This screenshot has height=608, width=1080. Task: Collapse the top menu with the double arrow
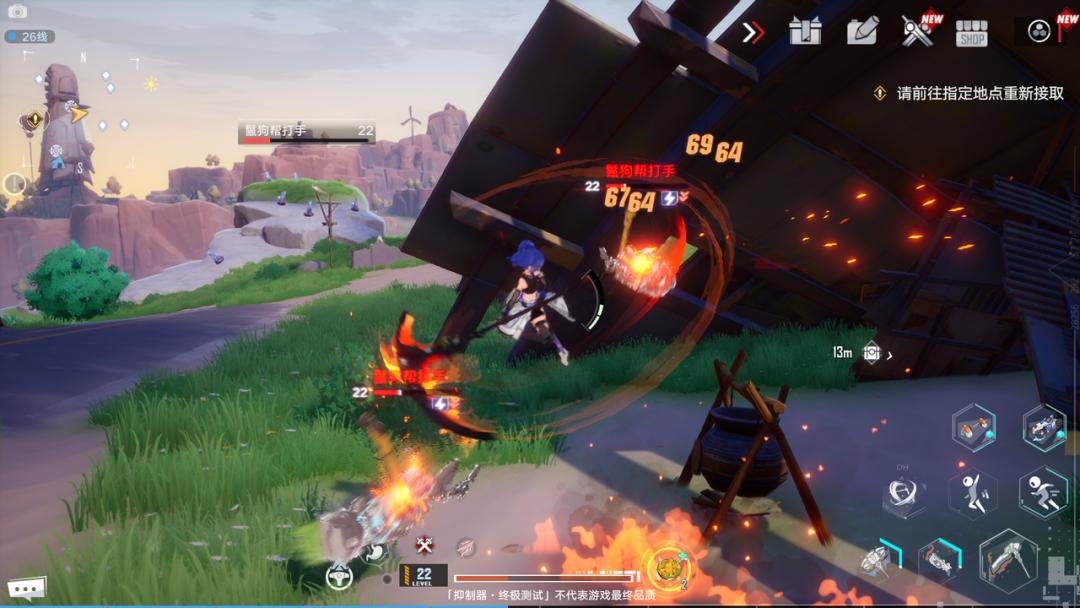[x=753, y=32]
